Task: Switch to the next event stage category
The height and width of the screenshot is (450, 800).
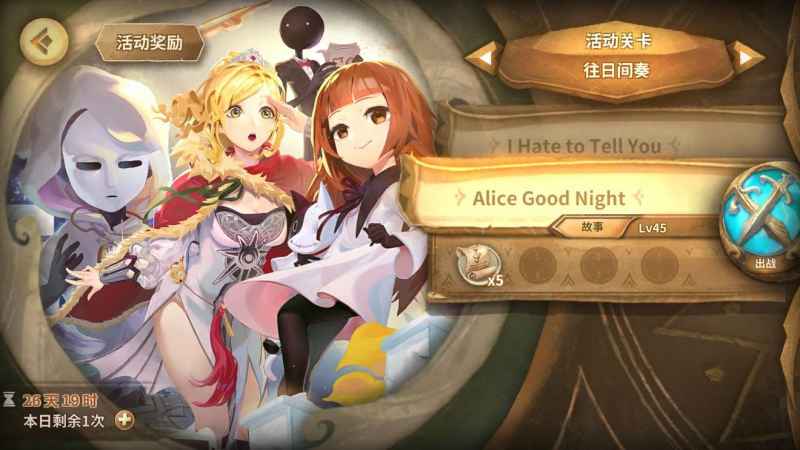Action: pos(746,57)
